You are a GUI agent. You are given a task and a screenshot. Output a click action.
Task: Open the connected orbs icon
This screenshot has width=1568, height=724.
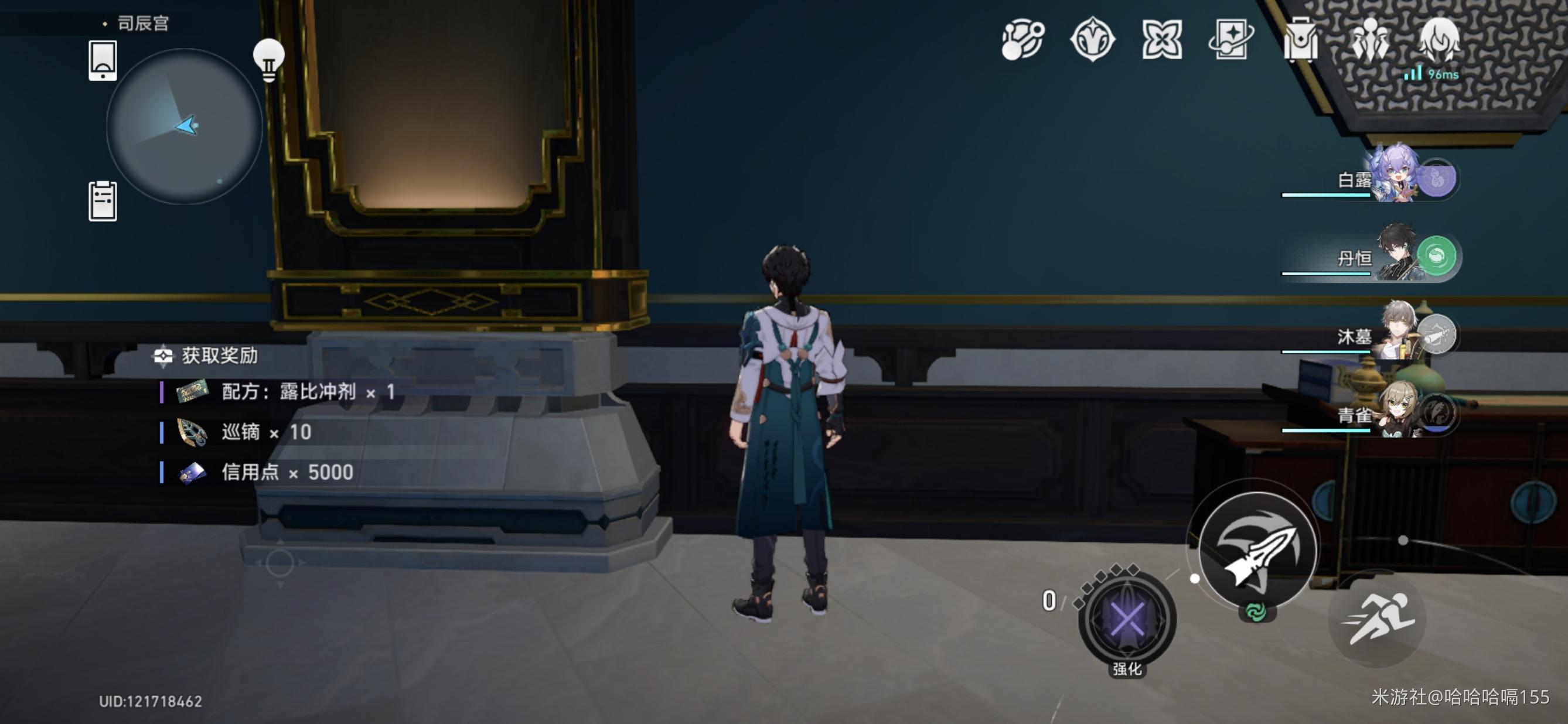1022,39
